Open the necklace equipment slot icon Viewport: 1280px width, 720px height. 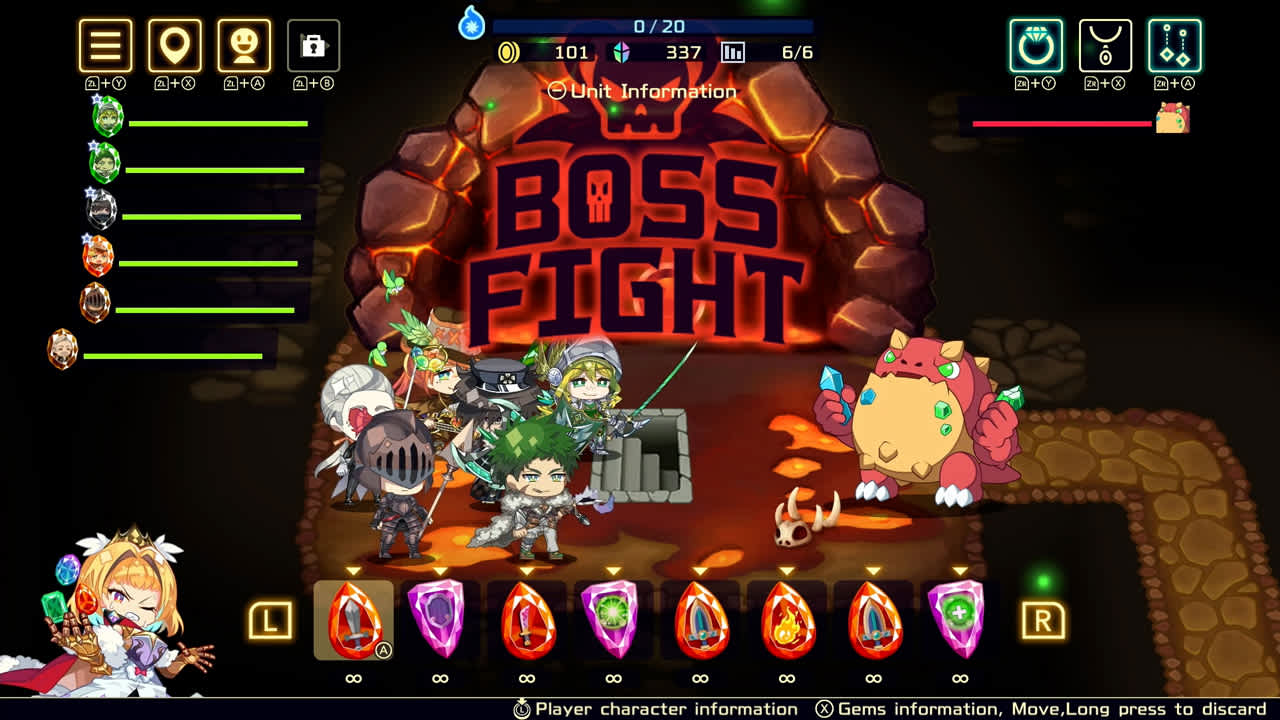tap(1105, 46)
